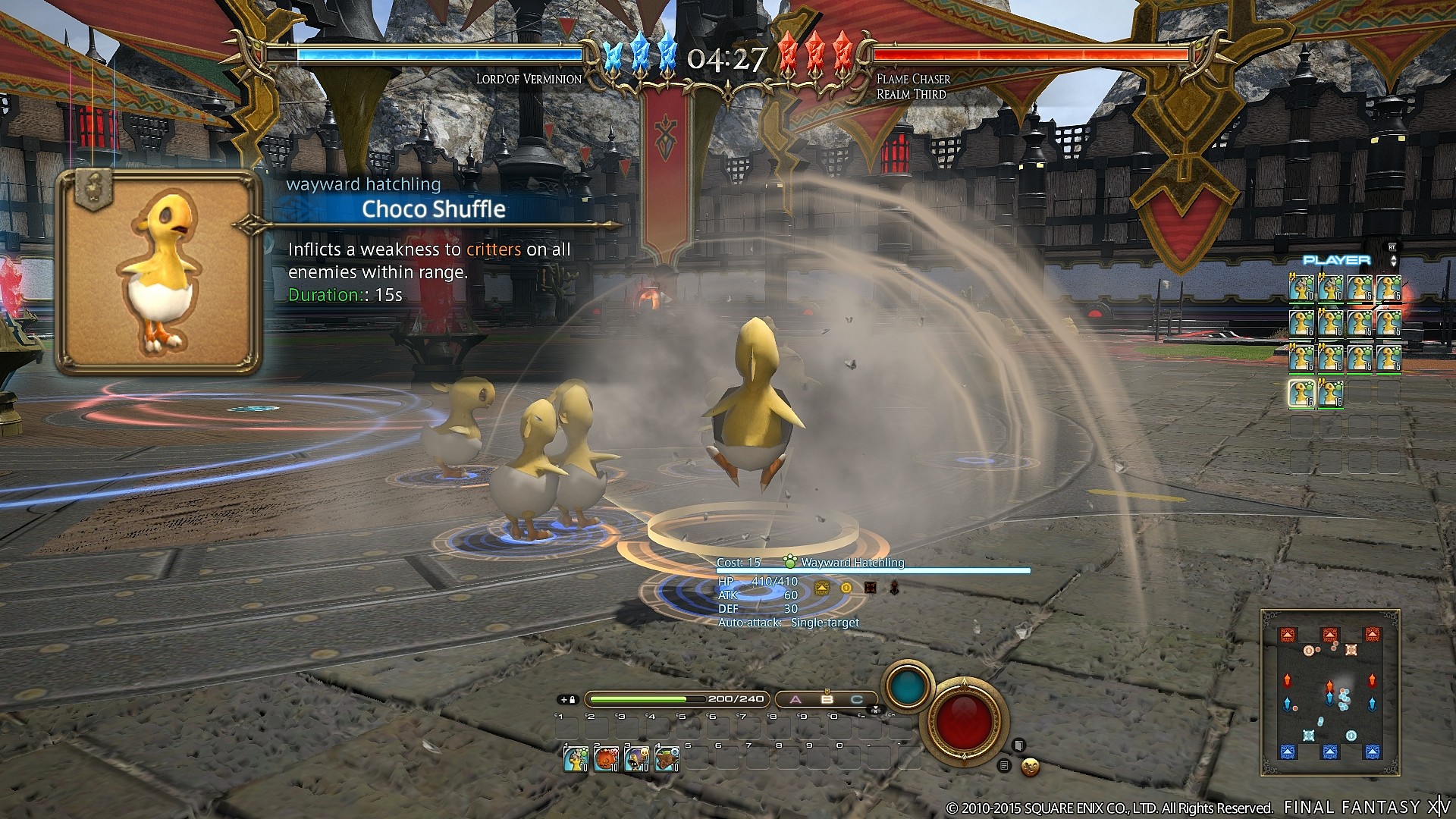
Task: Collapse the hotbar with the small R arrow
Action: tap(876, 711)
